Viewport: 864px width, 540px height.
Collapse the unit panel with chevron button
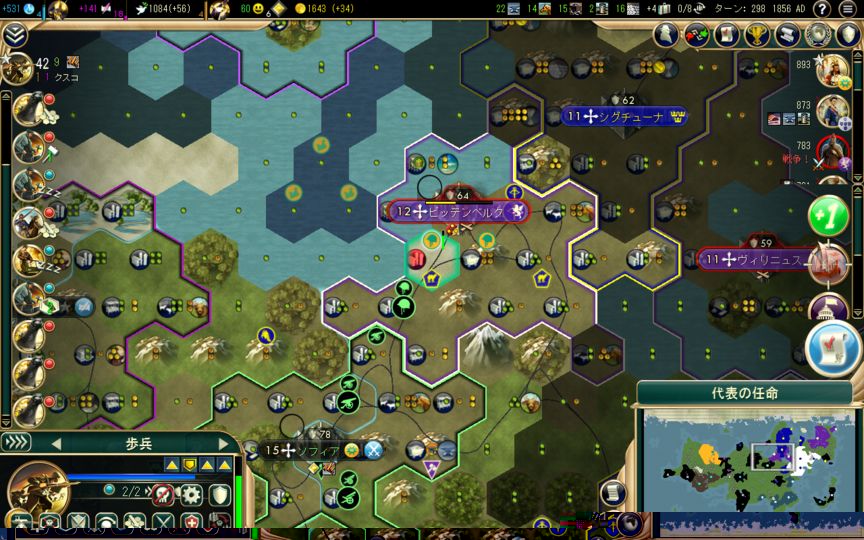click(x=16, y=443)
